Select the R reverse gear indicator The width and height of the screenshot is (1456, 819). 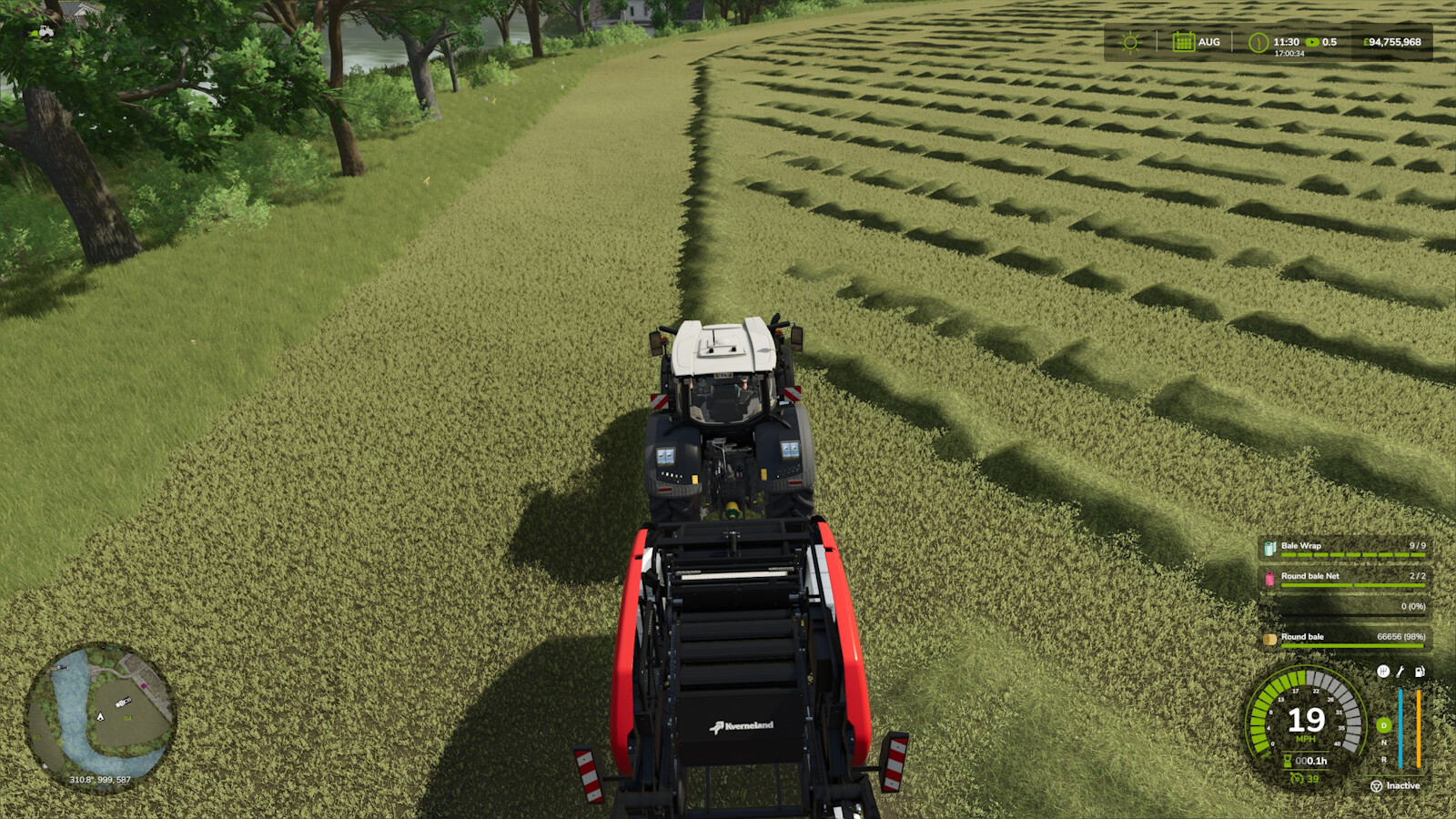(x=1383, y=760)
